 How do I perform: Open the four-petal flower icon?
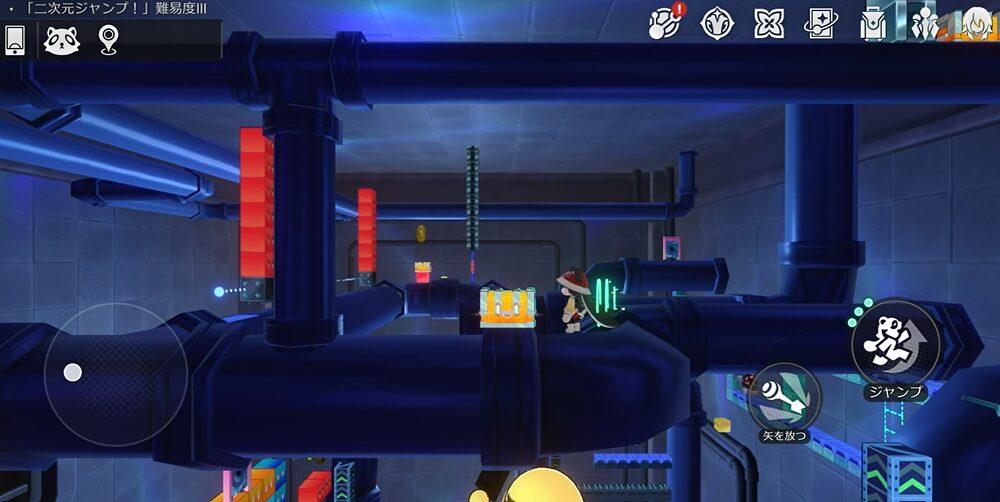[769, 23]
